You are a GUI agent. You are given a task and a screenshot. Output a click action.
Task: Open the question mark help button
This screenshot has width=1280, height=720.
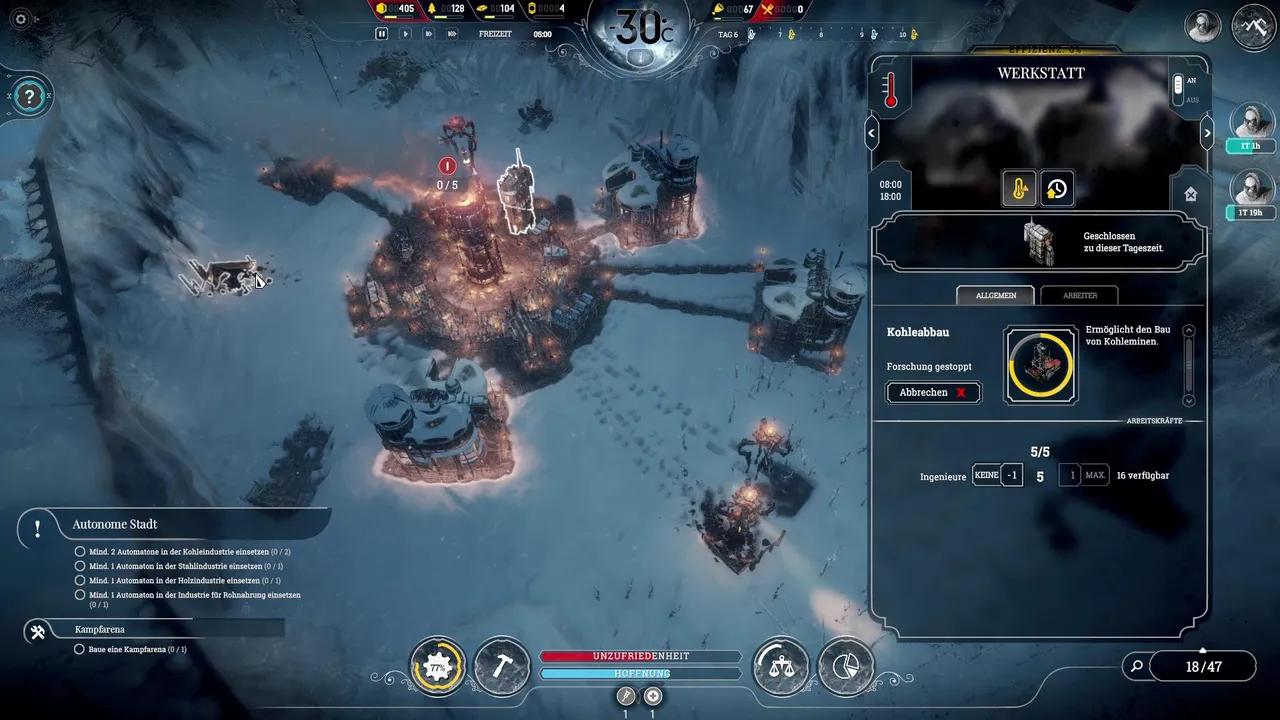click(30, 96)
